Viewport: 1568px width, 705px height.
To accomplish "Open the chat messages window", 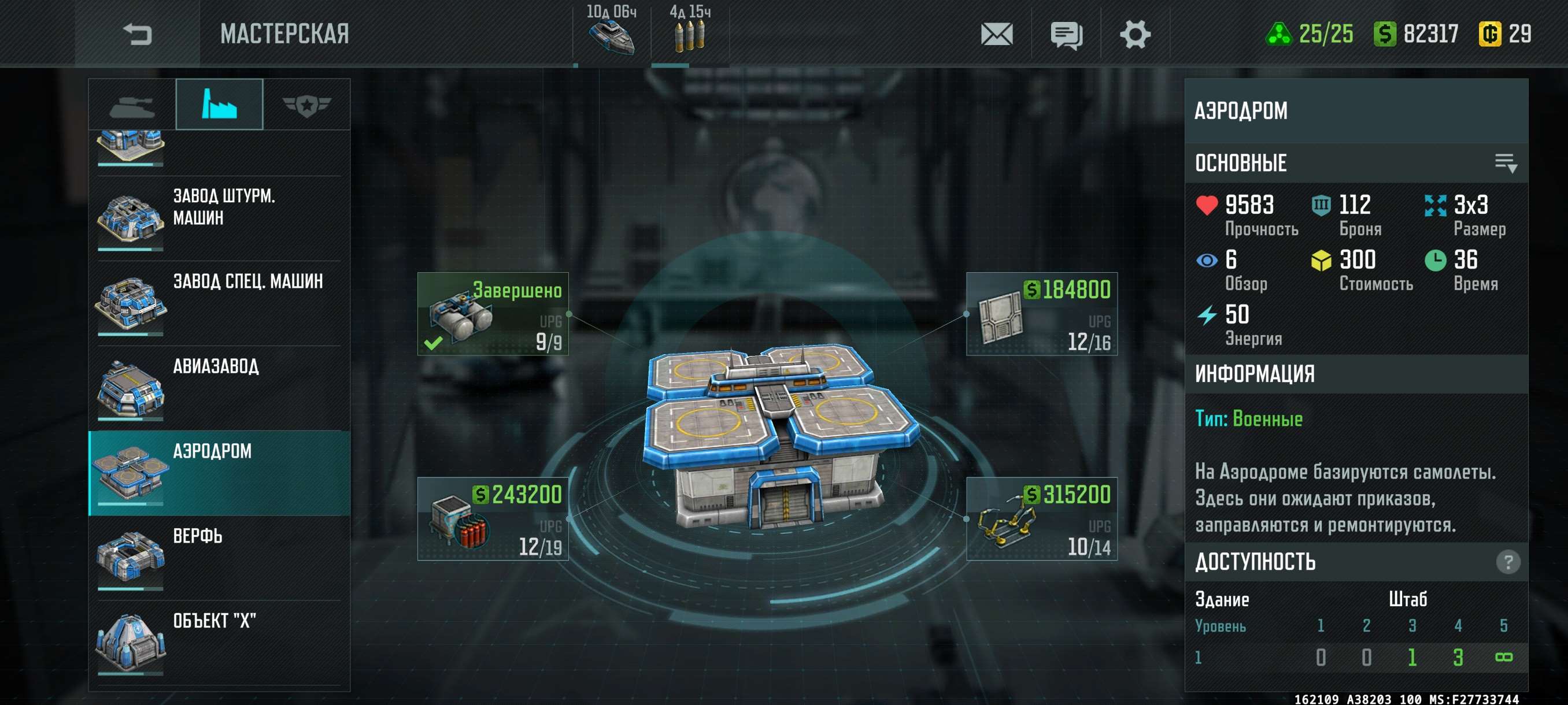I will click(1066, 34).
